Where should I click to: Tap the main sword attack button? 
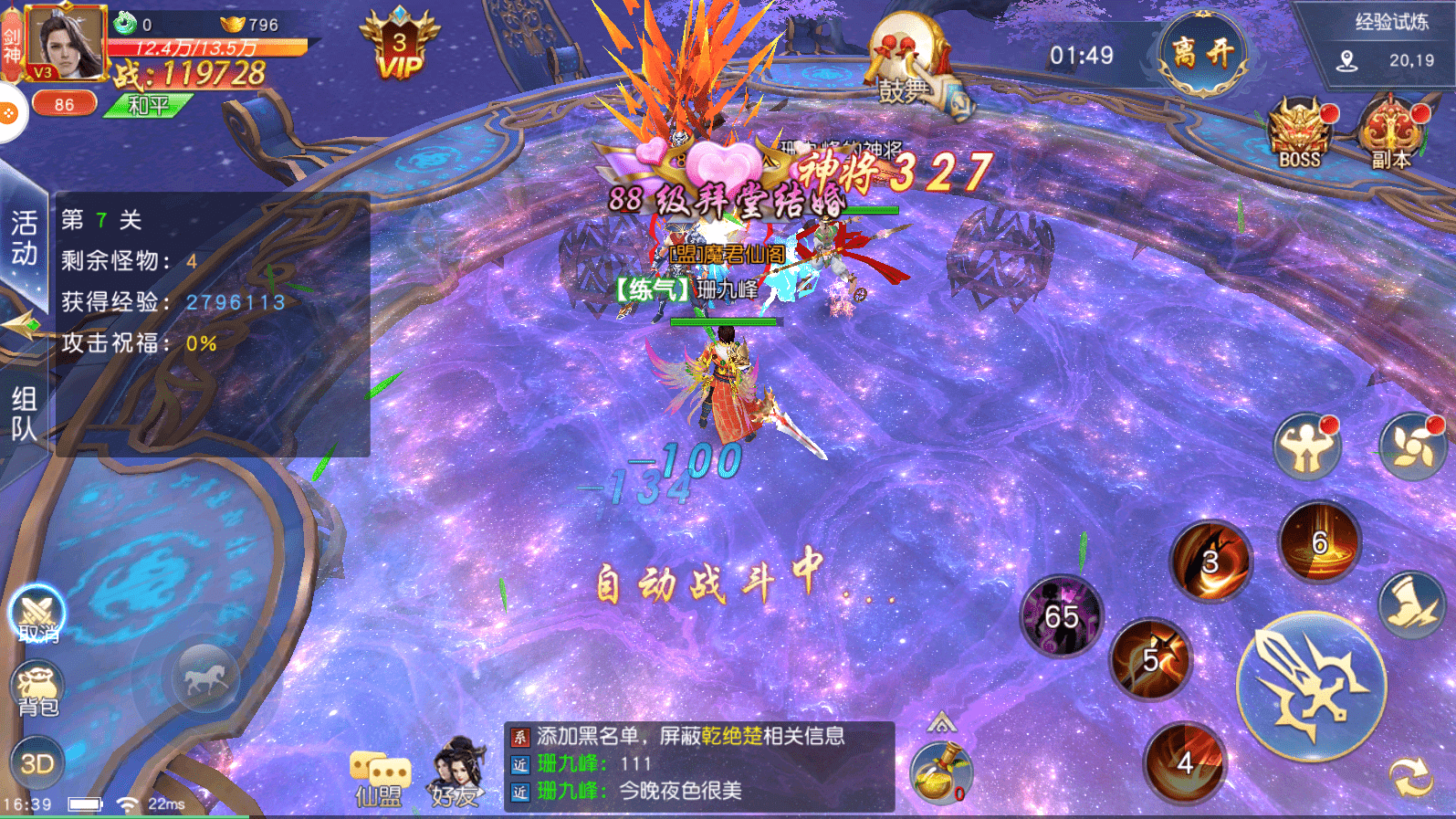[x=1311, y=687]
